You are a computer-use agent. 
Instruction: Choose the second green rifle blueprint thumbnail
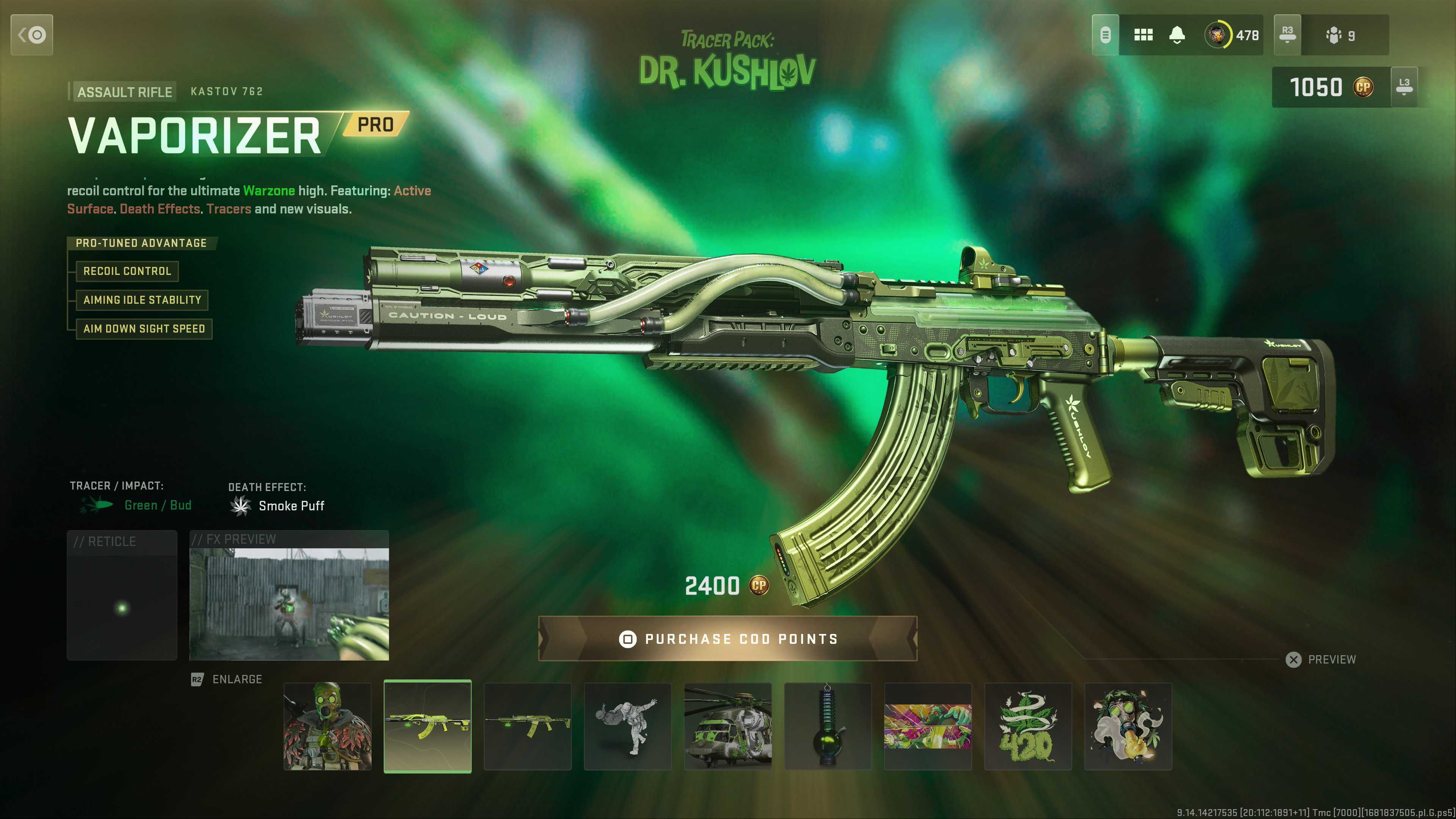pos(527,726)
